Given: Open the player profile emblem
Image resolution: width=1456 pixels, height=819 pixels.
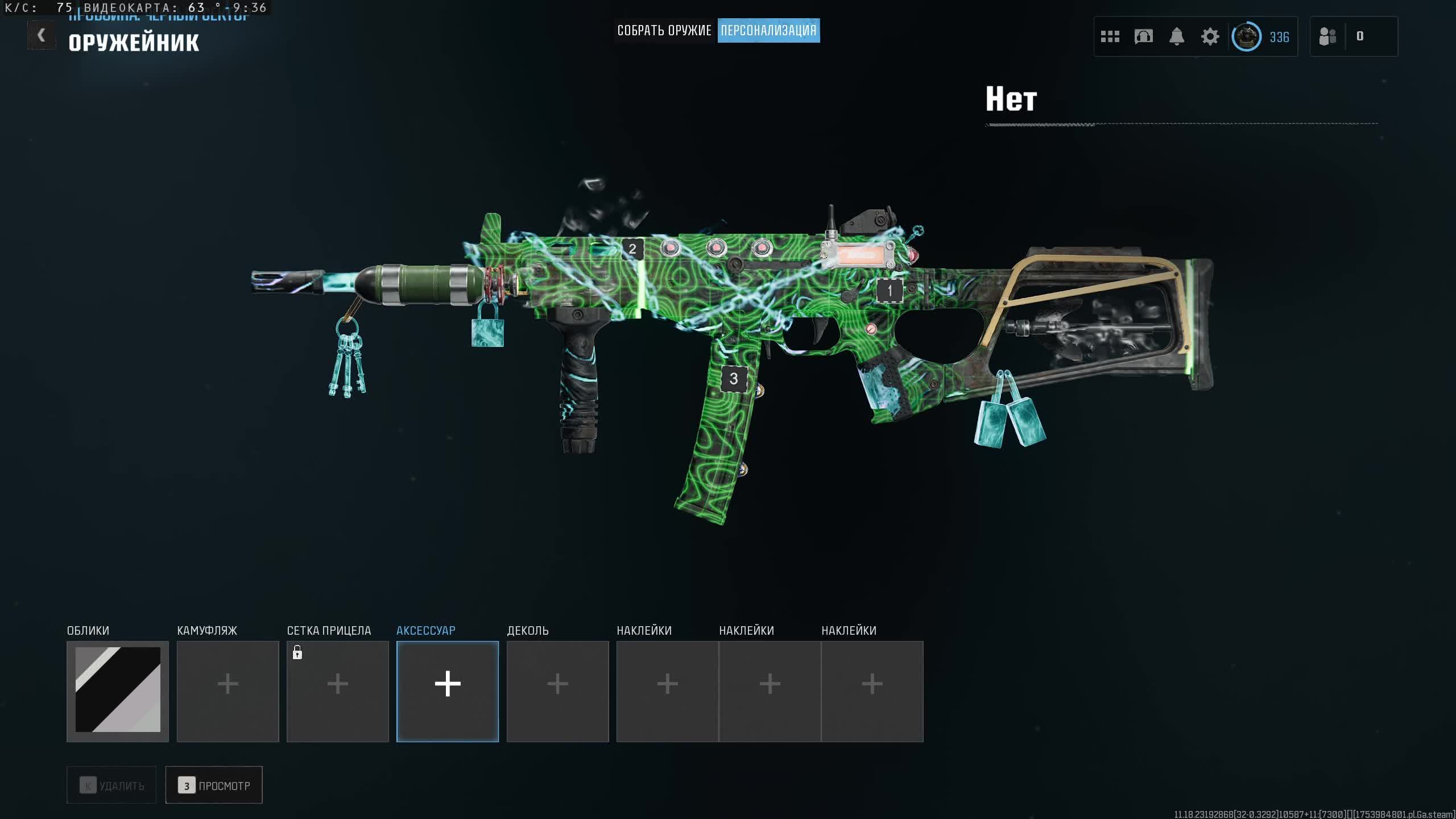Looking at the screenshot, I should [x=1246, y=37].
